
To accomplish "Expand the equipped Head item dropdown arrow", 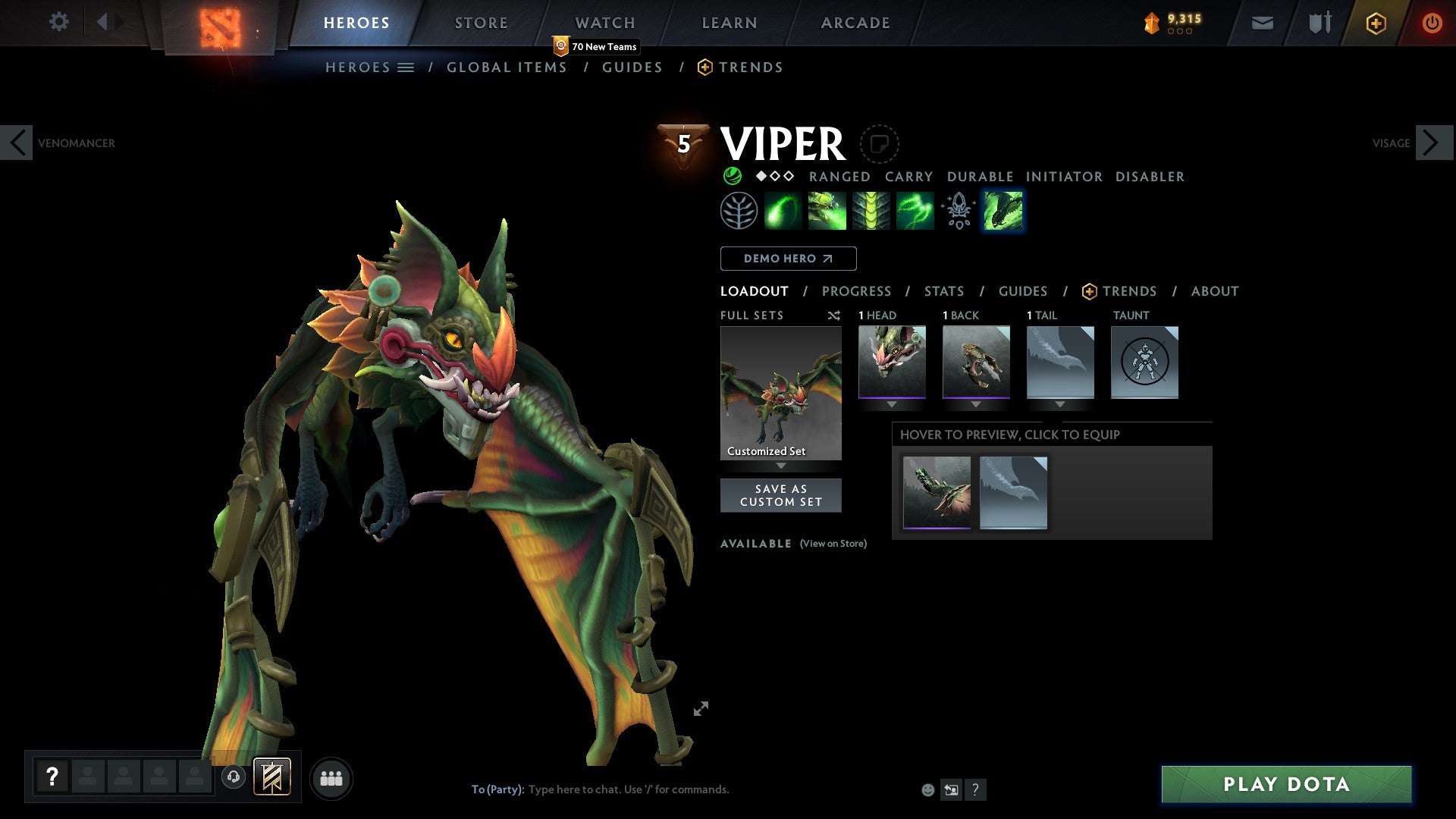I will (892, 404).
